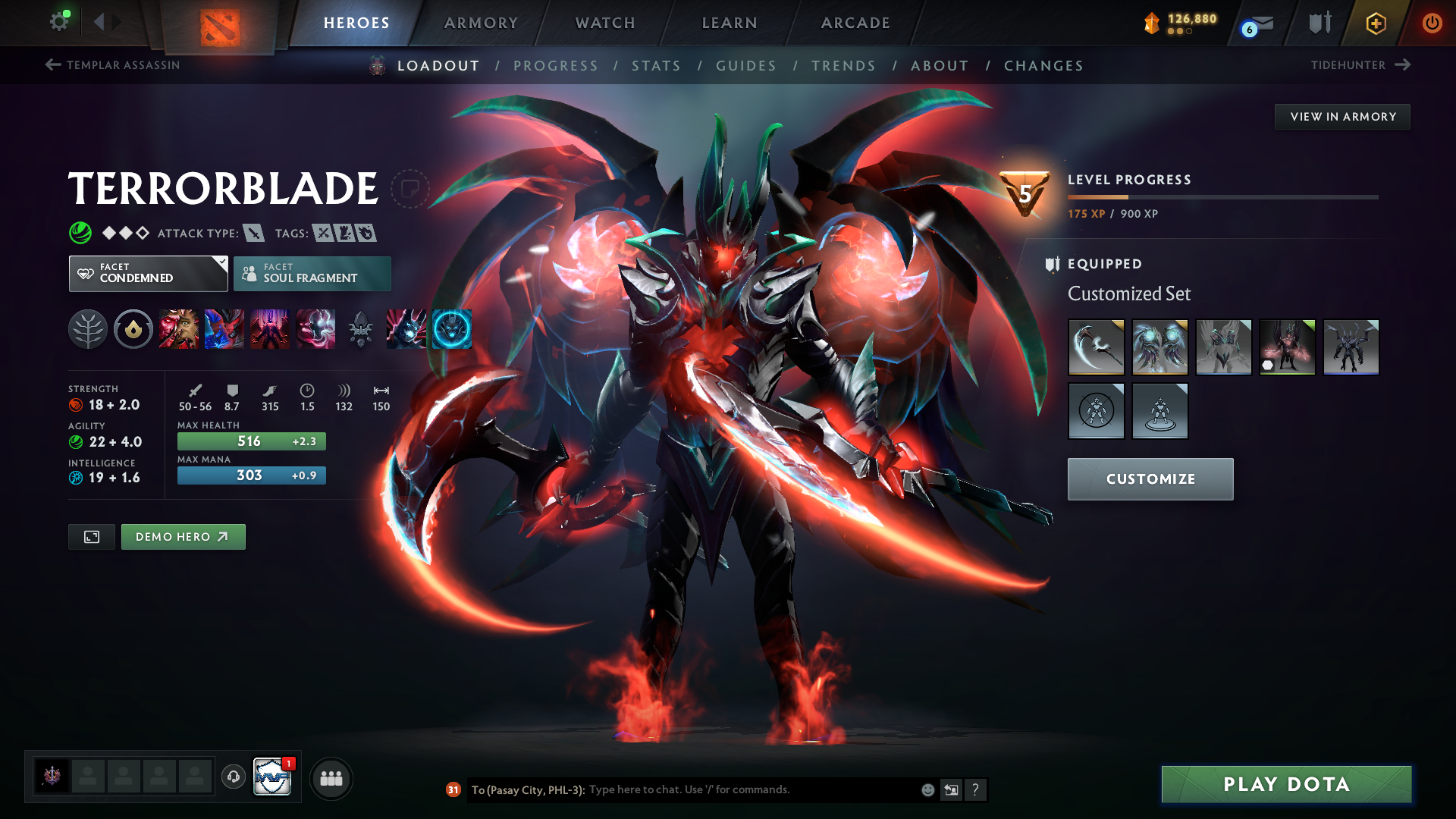Launch Demo Hero mode
Screen dimensions: 1456x819
click(x=183, y=537)
